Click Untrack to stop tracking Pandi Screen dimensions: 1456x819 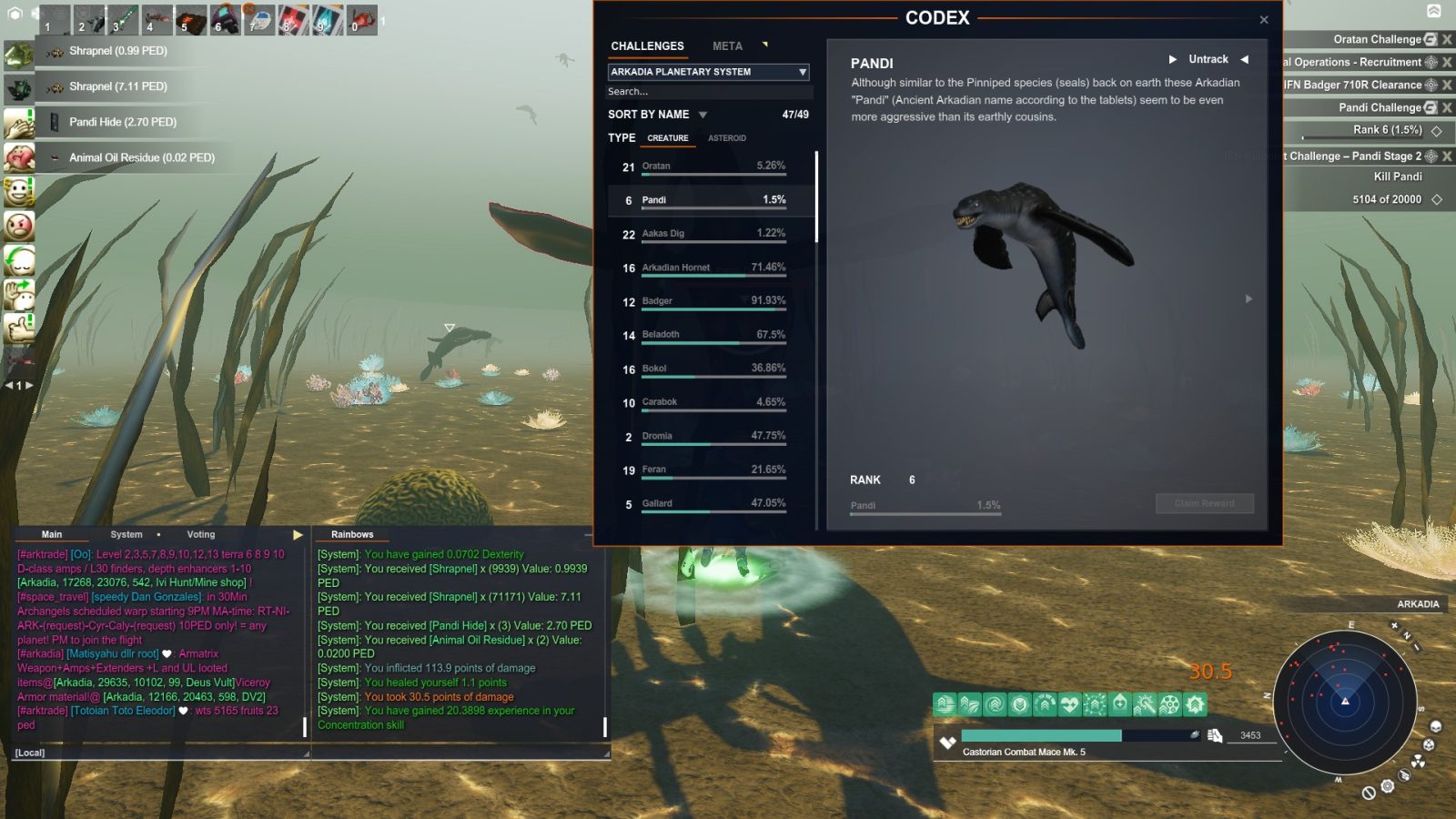pos(1208,58)
